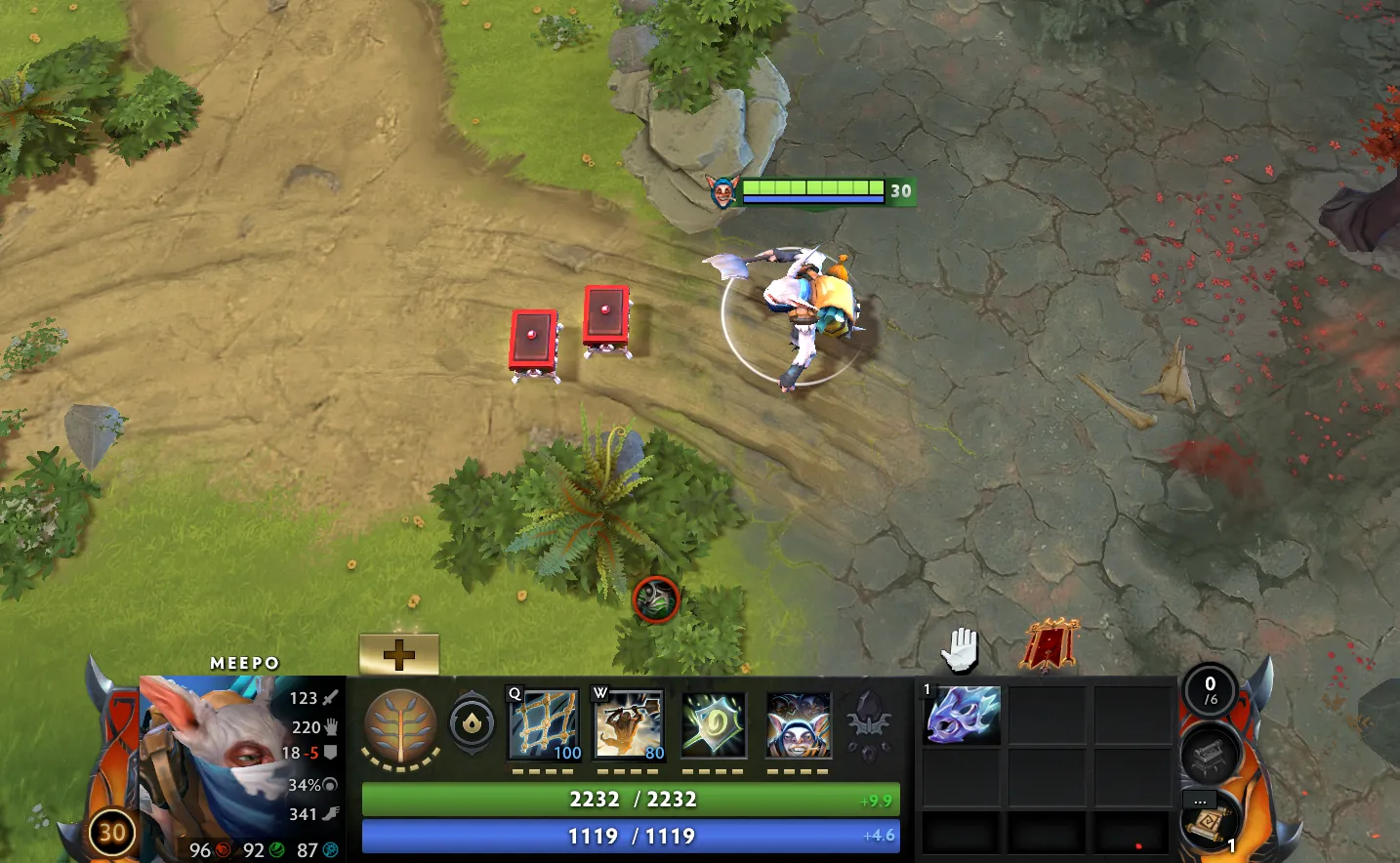
Task: Click Meepo's passive ability icon beside Poof
Action: [714, 722]
